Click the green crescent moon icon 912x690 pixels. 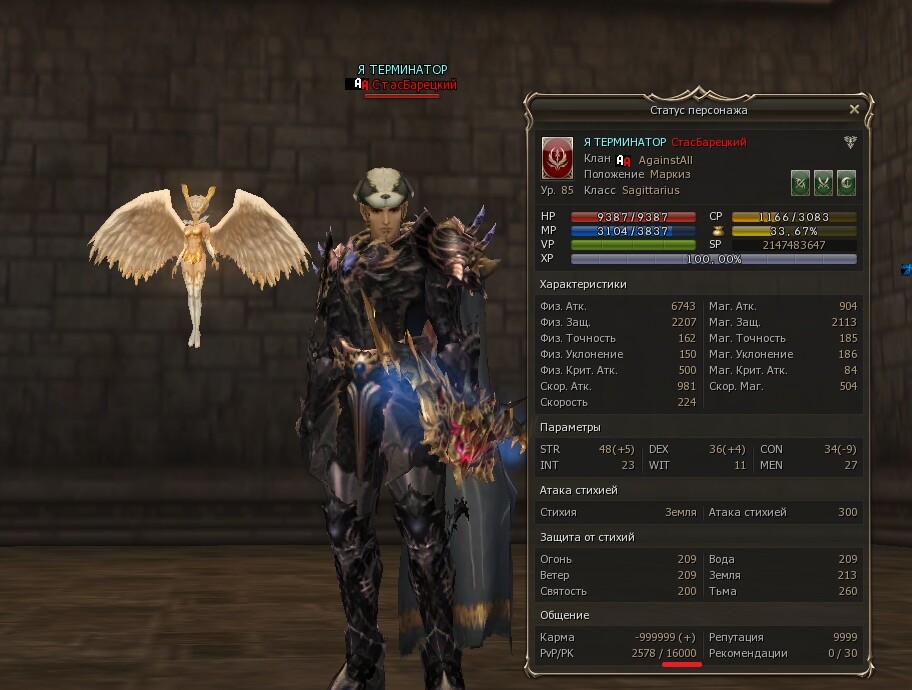pos(846,183)
